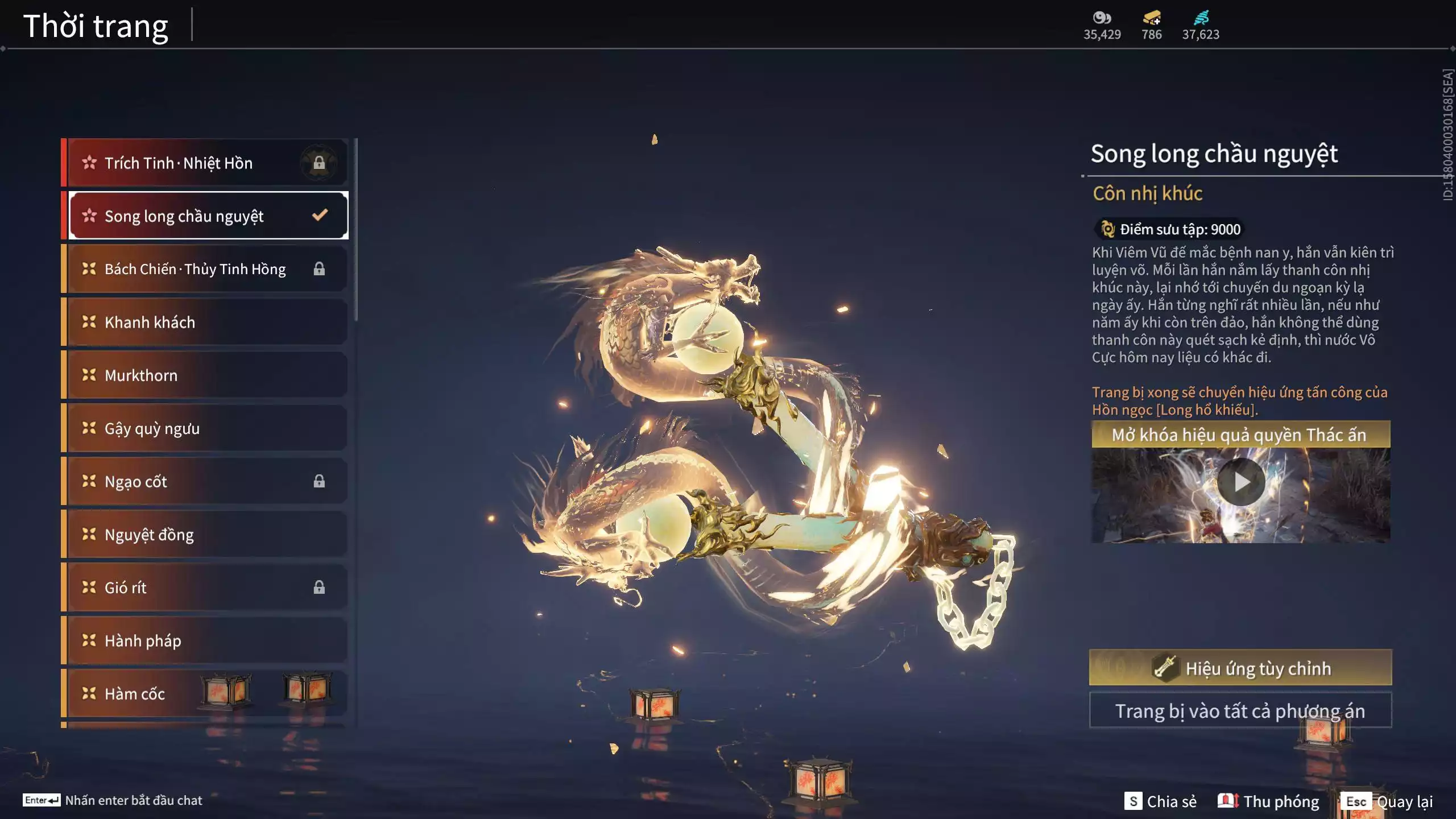Select the Murkthorn skin
Image resolution: width=1456 pixels, height=819 pixels.
pyautogui.click(x=205, y=375)
